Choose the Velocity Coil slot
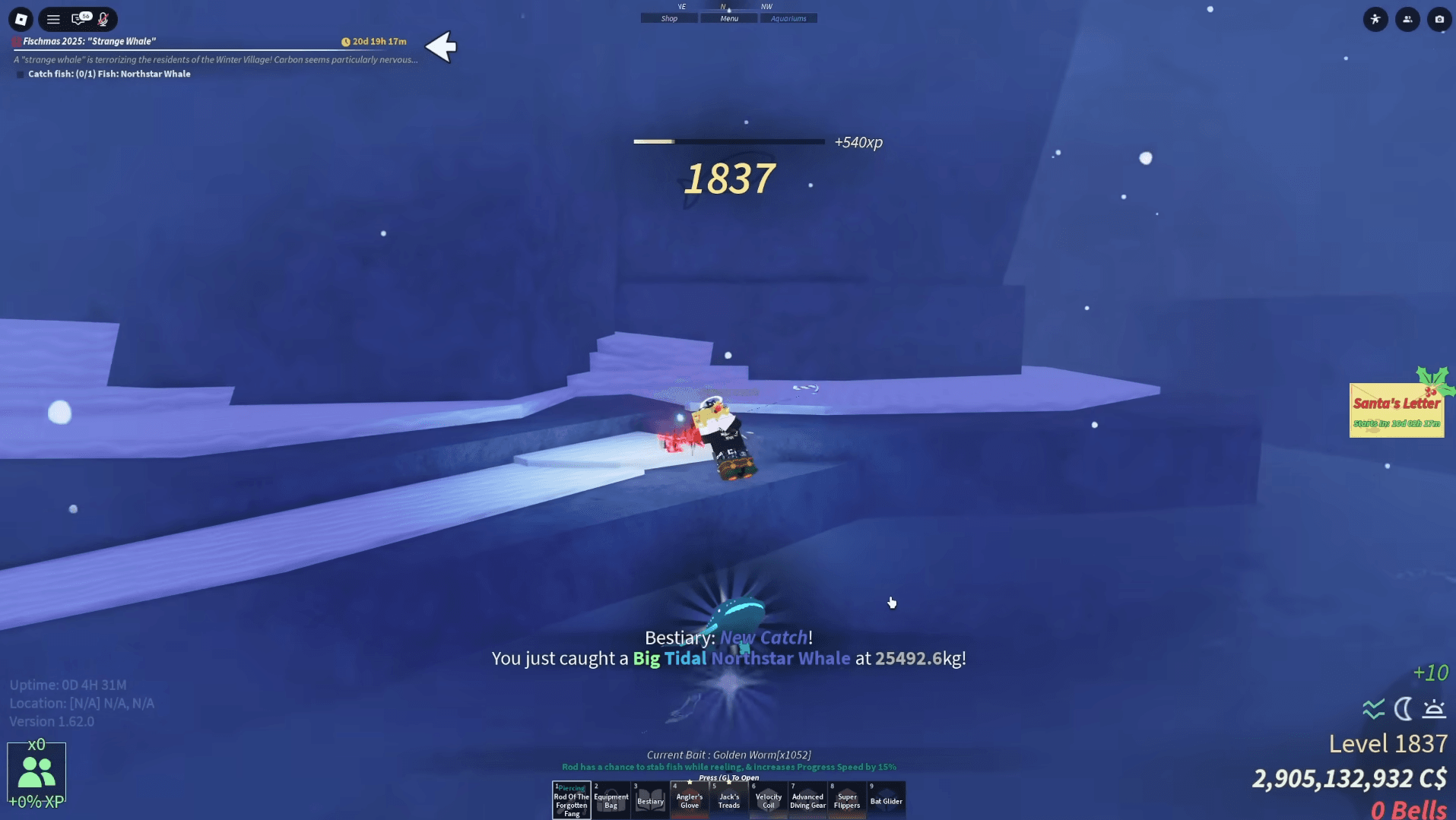The width and height of the screenshot is (1456, 820). [769, 800]
